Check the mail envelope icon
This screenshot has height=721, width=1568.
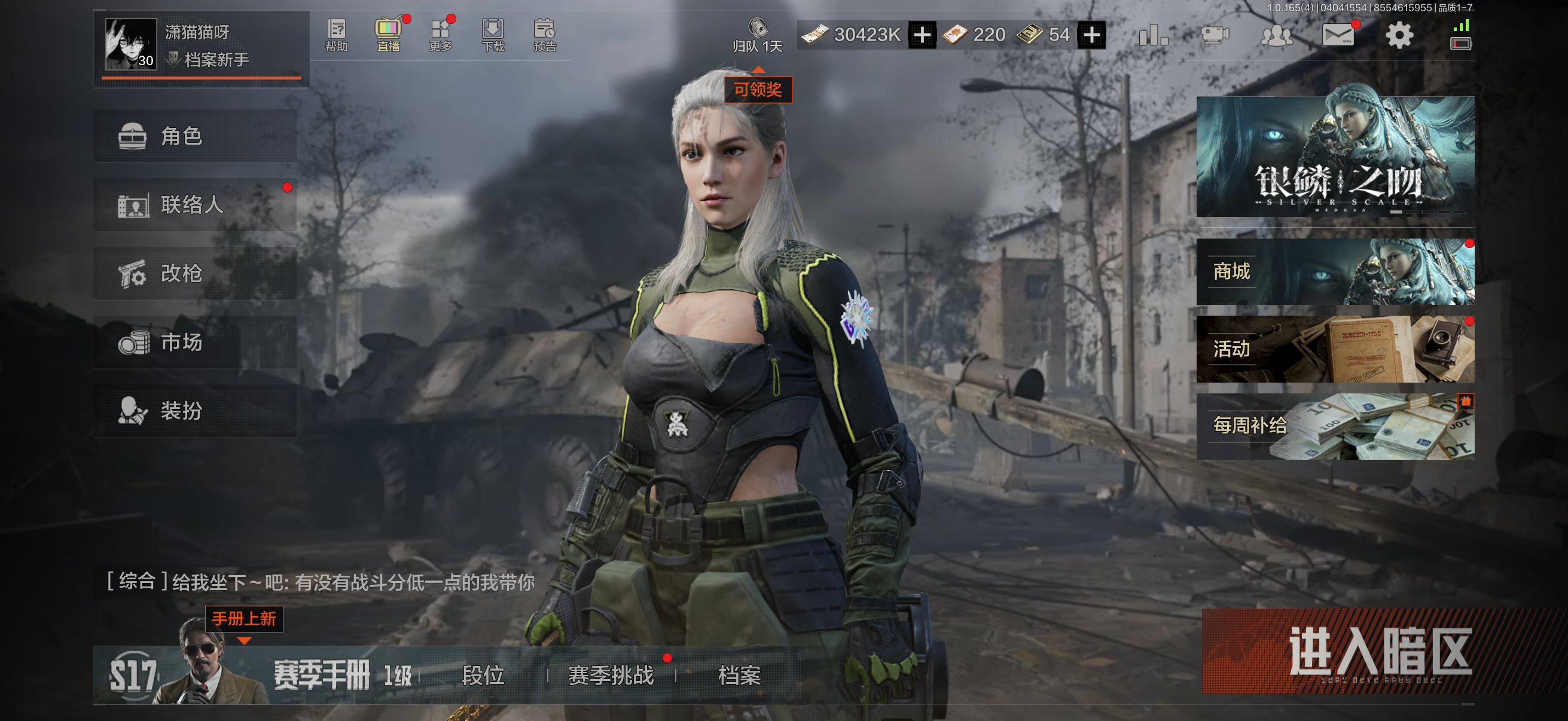[x=1337, y=35]
